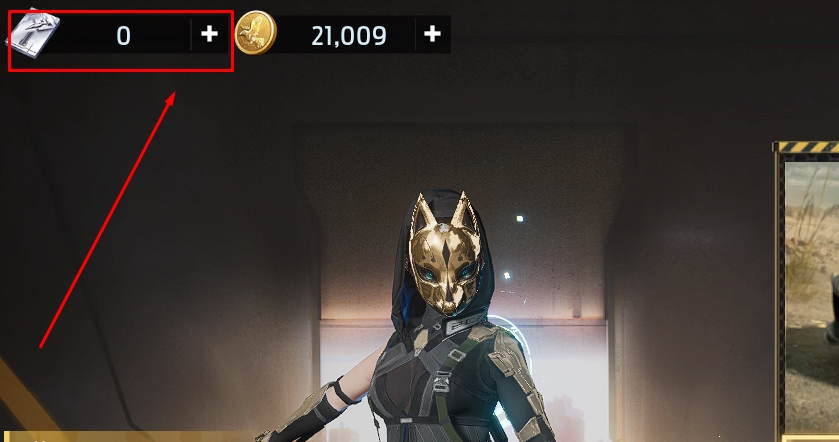The width and height of the screenshot is (839, 442).
Task: Add more gold coins with plus button
Action: (x=432, y=35)
